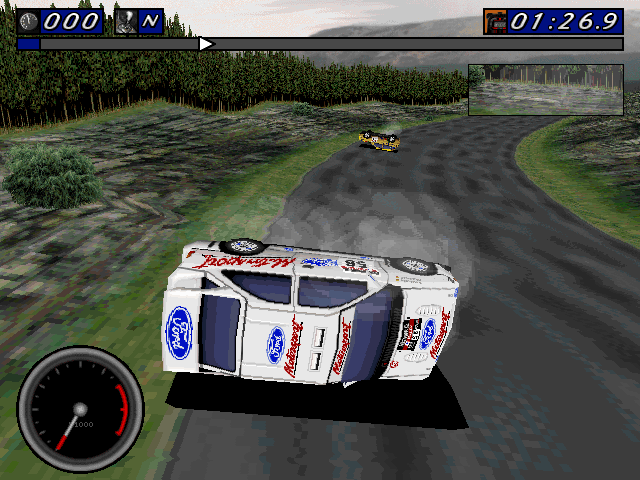This screenshot has height=480, width=640.
Task: Click the gear shifter icon beside N
Action: pyautogui.click(x=127, y=21)
